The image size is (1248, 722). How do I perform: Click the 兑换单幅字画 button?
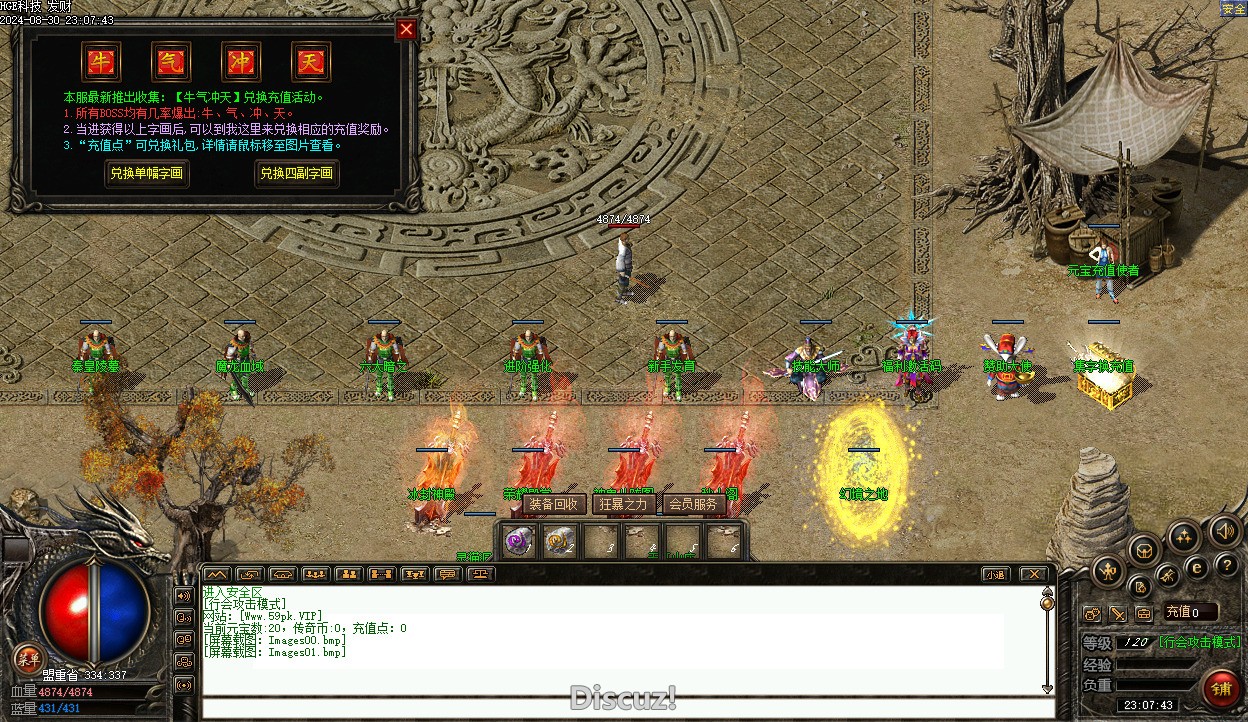click(x=147, y=173)
